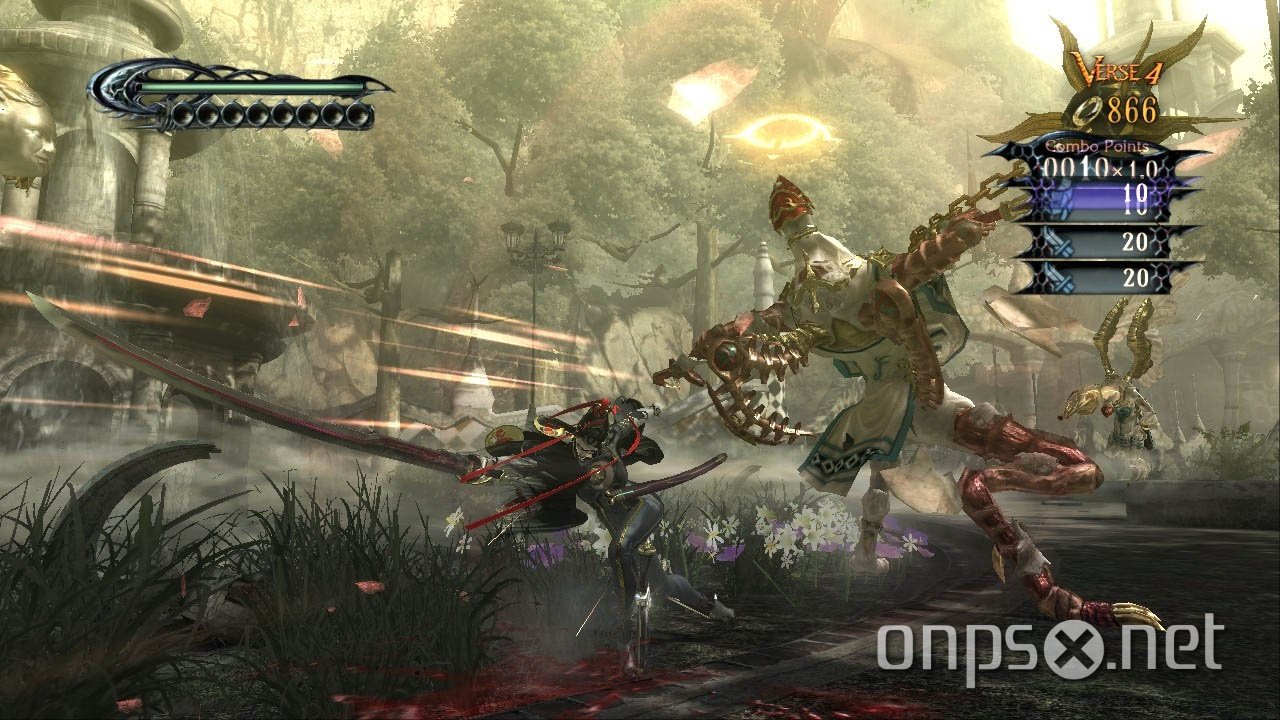The width and height of the screenshot is (1280, 720).
Task: Click the 866 halo counter
Action: (1132, 108)
